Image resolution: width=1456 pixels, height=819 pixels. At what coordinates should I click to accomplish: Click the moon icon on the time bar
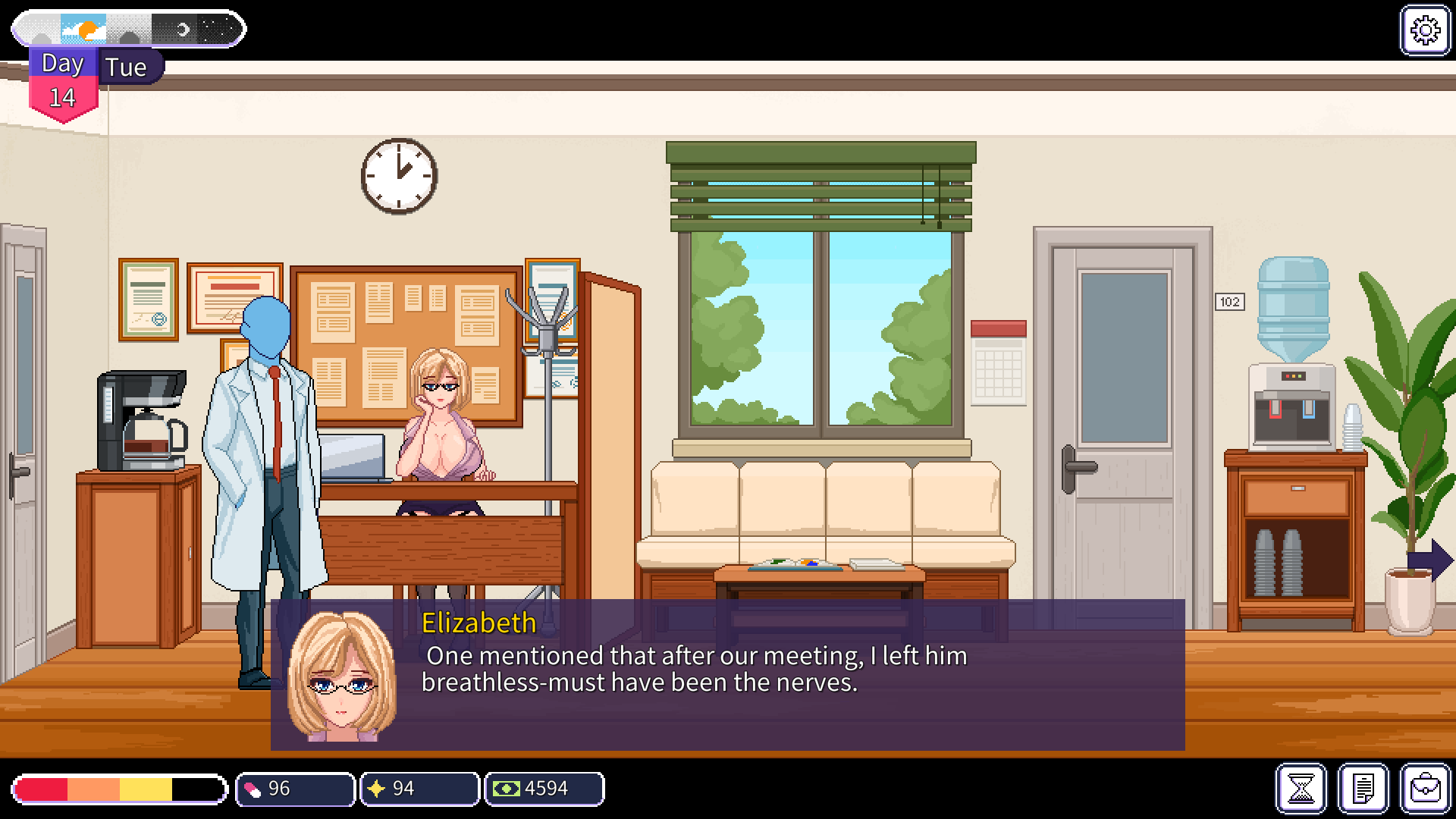coord(184,28)
